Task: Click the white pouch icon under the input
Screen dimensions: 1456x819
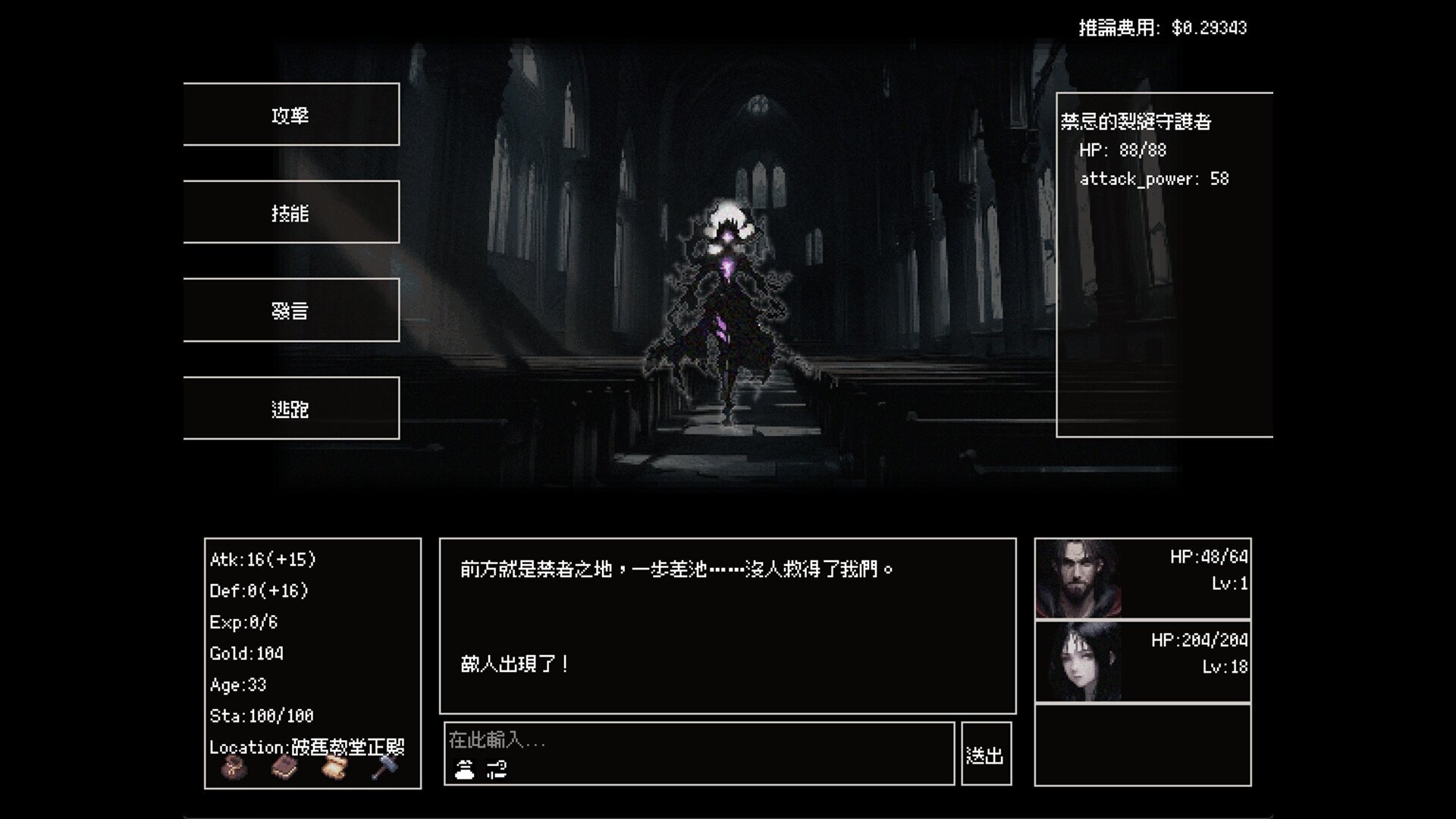Action: tap(464, 770)
